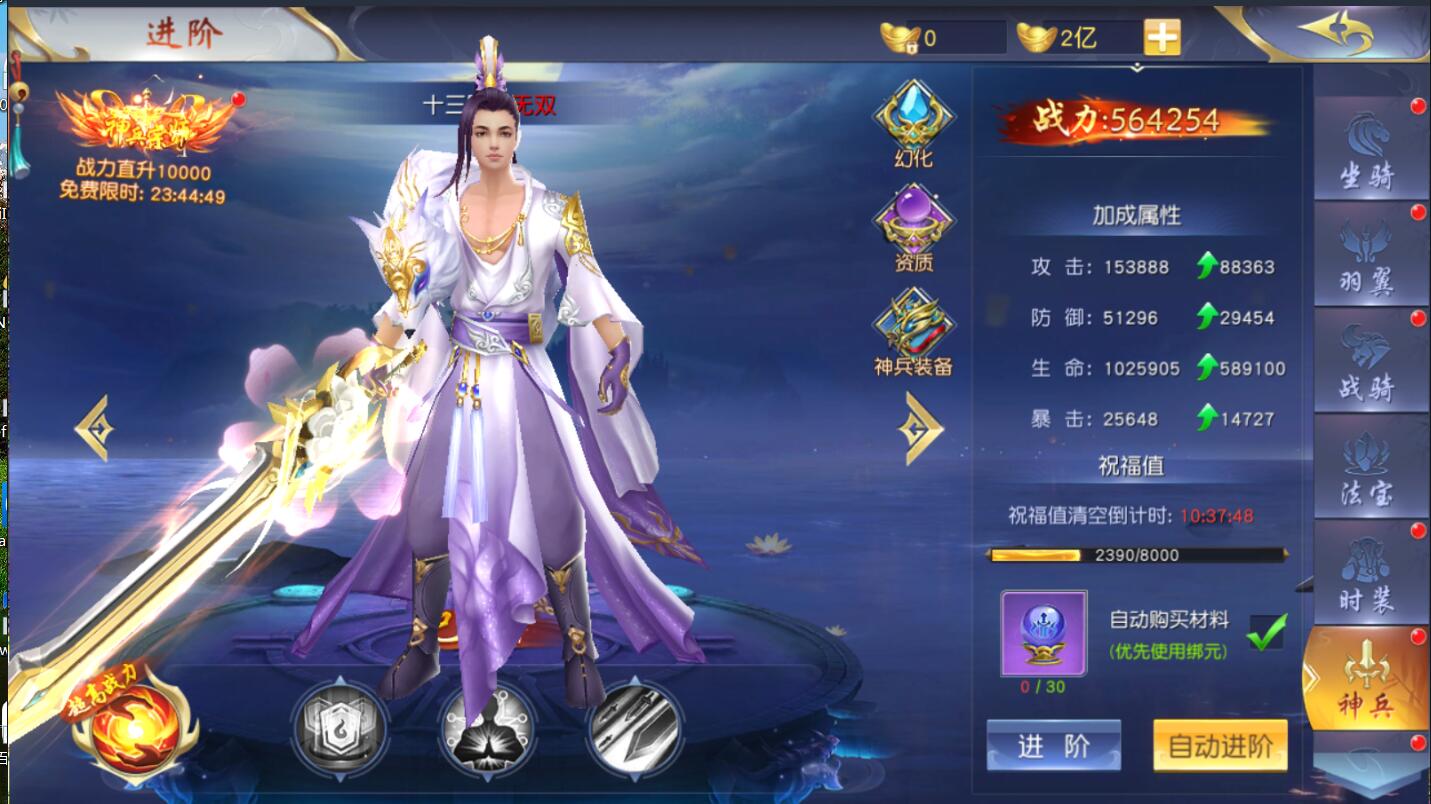Go back with the golden arrow button
1431x804 pixels.
1336,32
